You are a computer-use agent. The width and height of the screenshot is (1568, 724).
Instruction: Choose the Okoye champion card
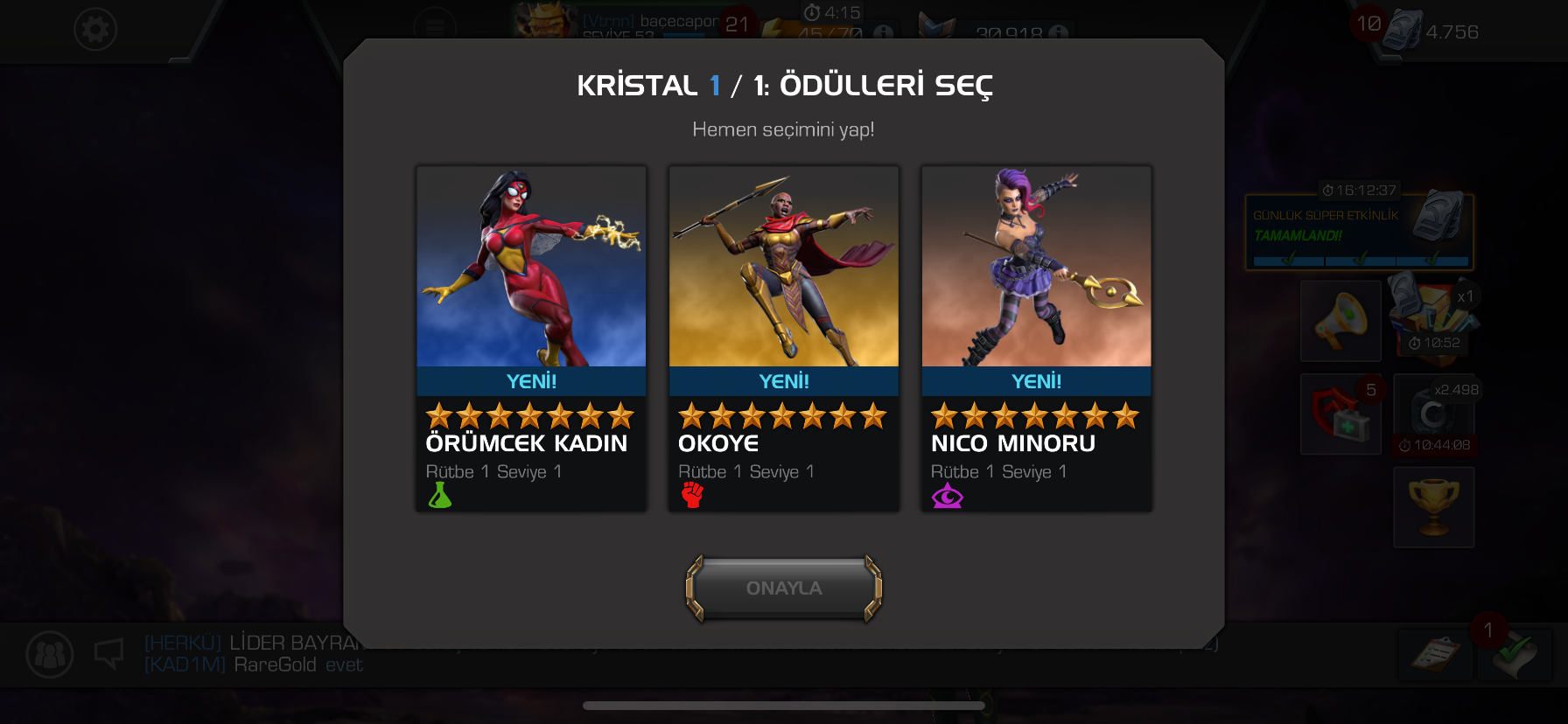point(783,338)
